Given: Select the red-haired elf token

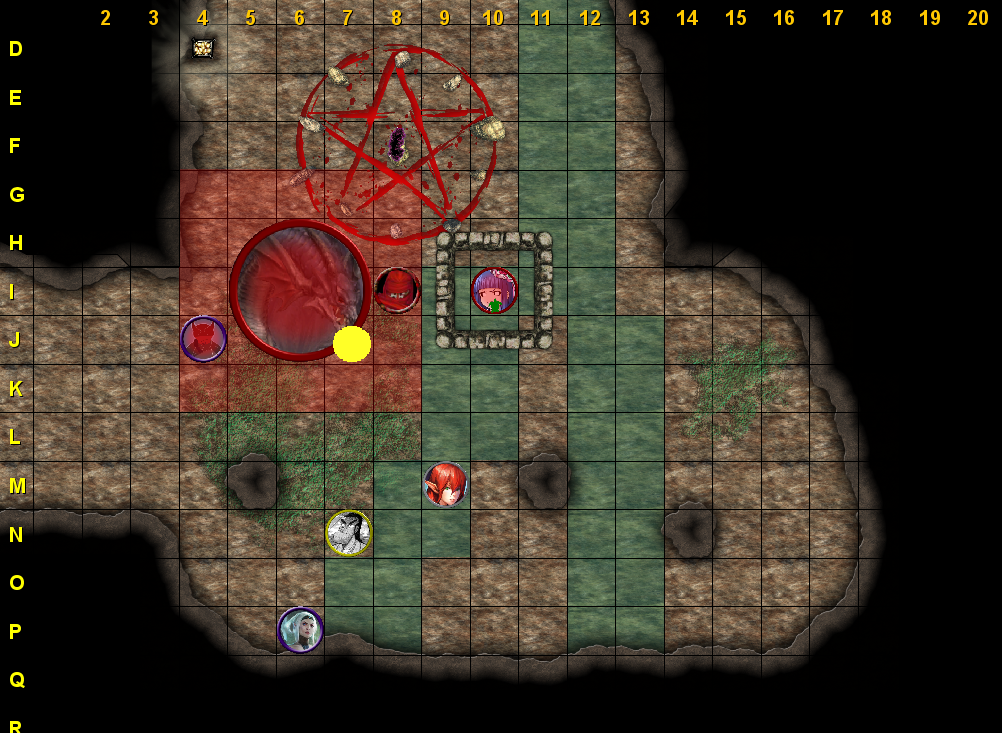Looking at the screenshot, I should tap(445, 484).
